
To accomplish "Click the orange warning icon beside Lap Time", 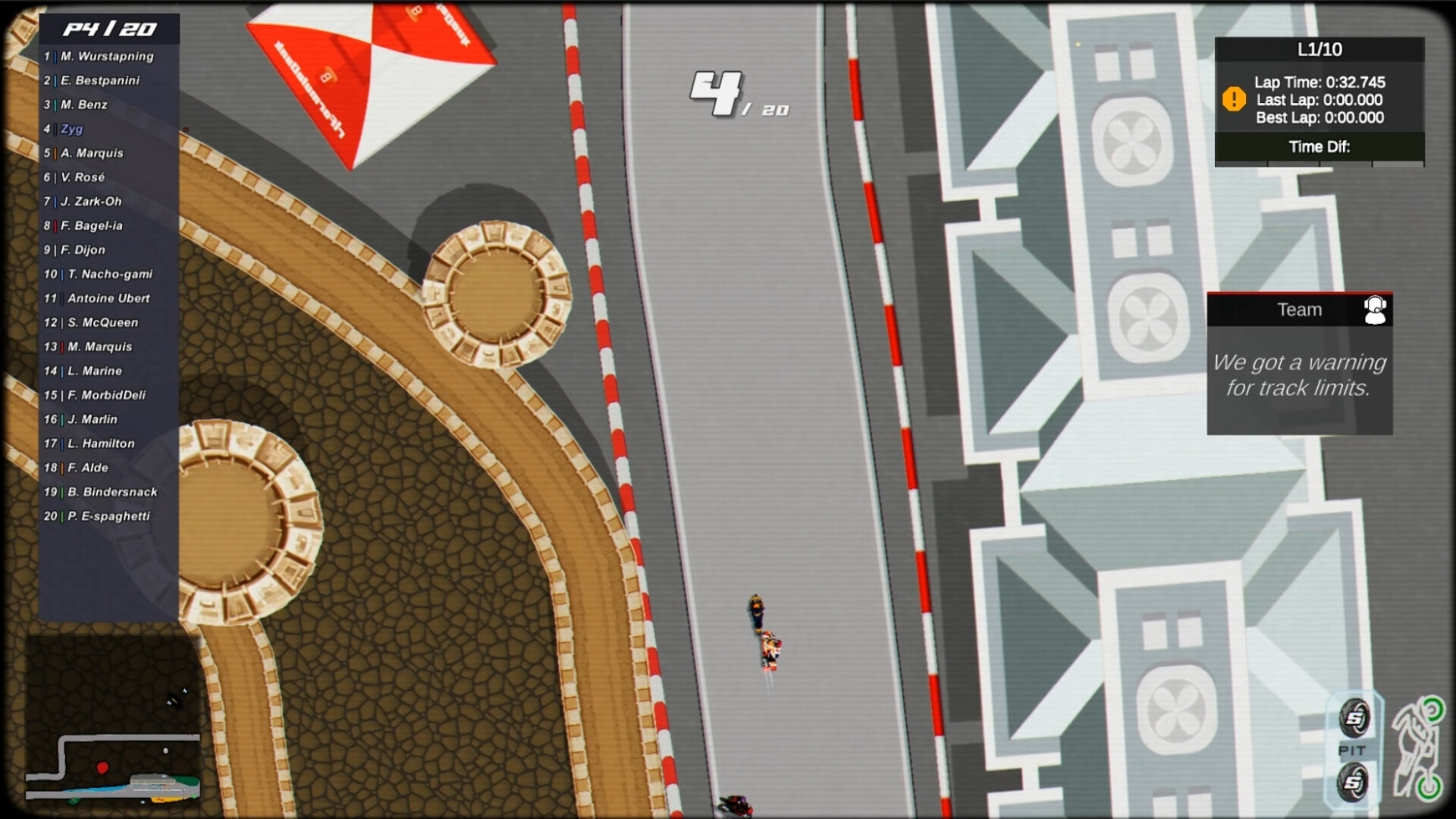I will click(1233, 99).
